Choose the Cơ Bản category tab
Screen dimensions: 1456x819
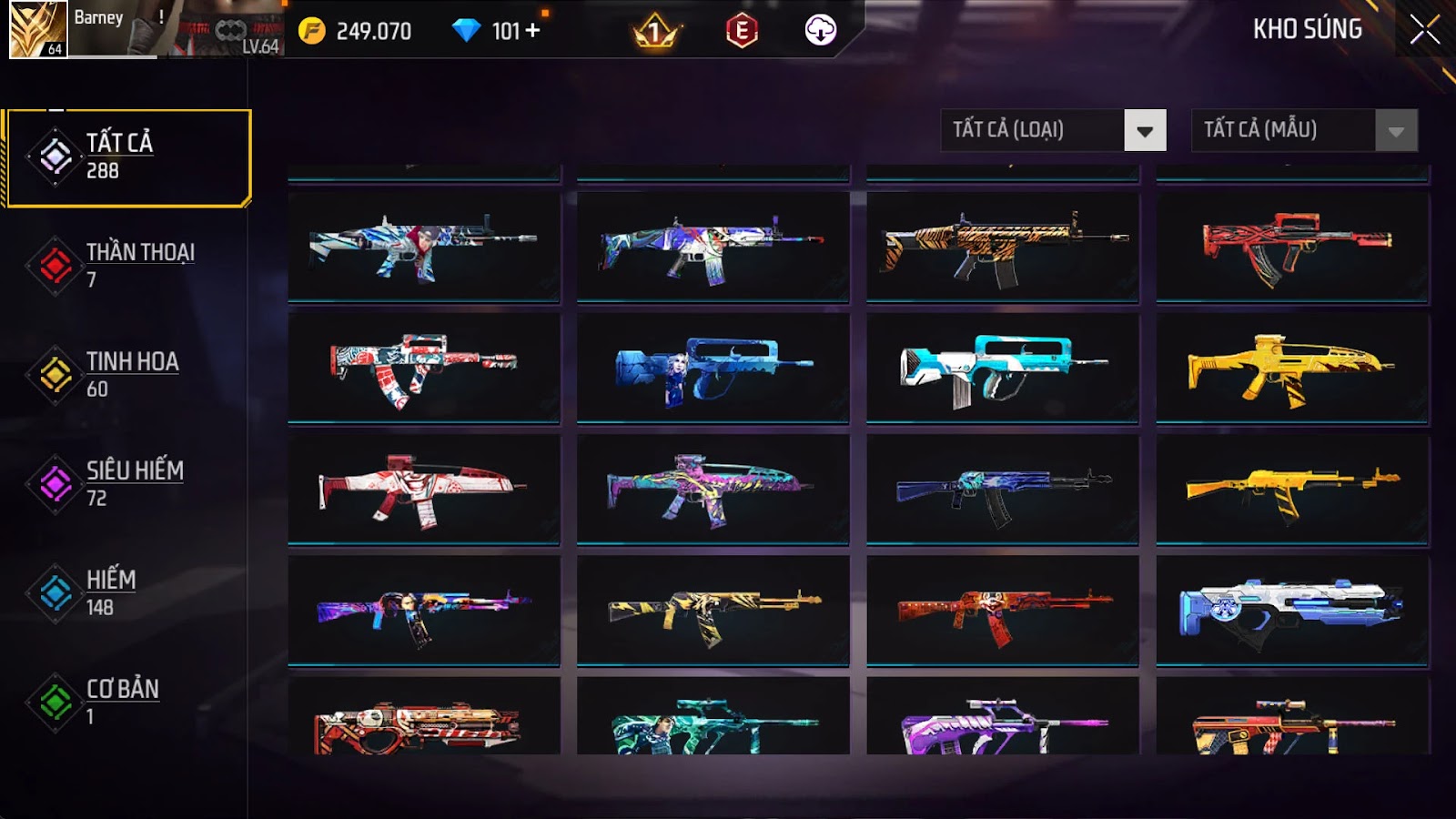click(127, 702)
